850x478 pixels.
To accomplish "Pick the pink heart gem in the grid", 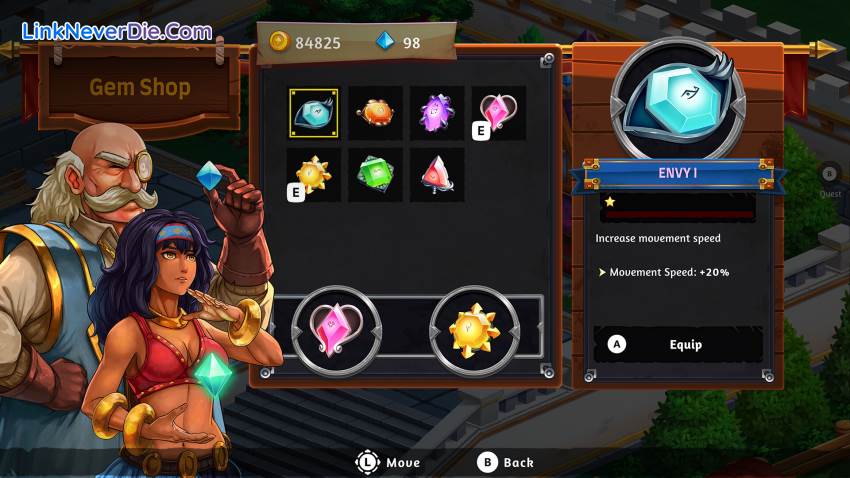I will [498, 113].
